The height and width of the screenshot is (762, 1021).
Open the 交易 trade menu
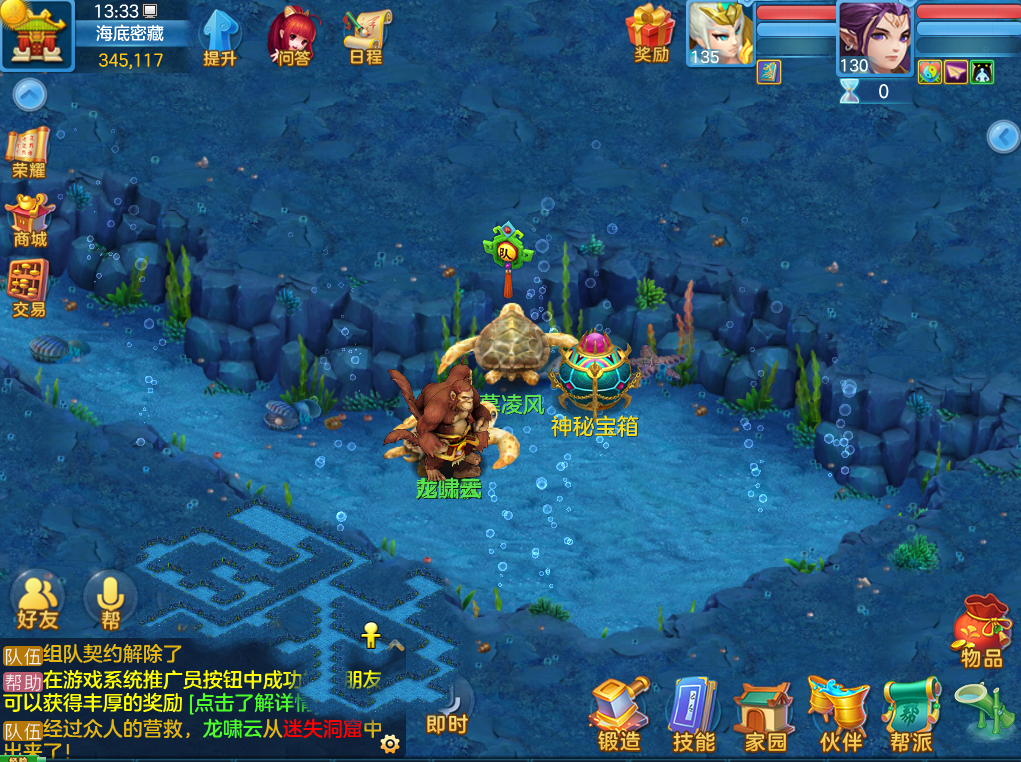click(x=29, y=288)
